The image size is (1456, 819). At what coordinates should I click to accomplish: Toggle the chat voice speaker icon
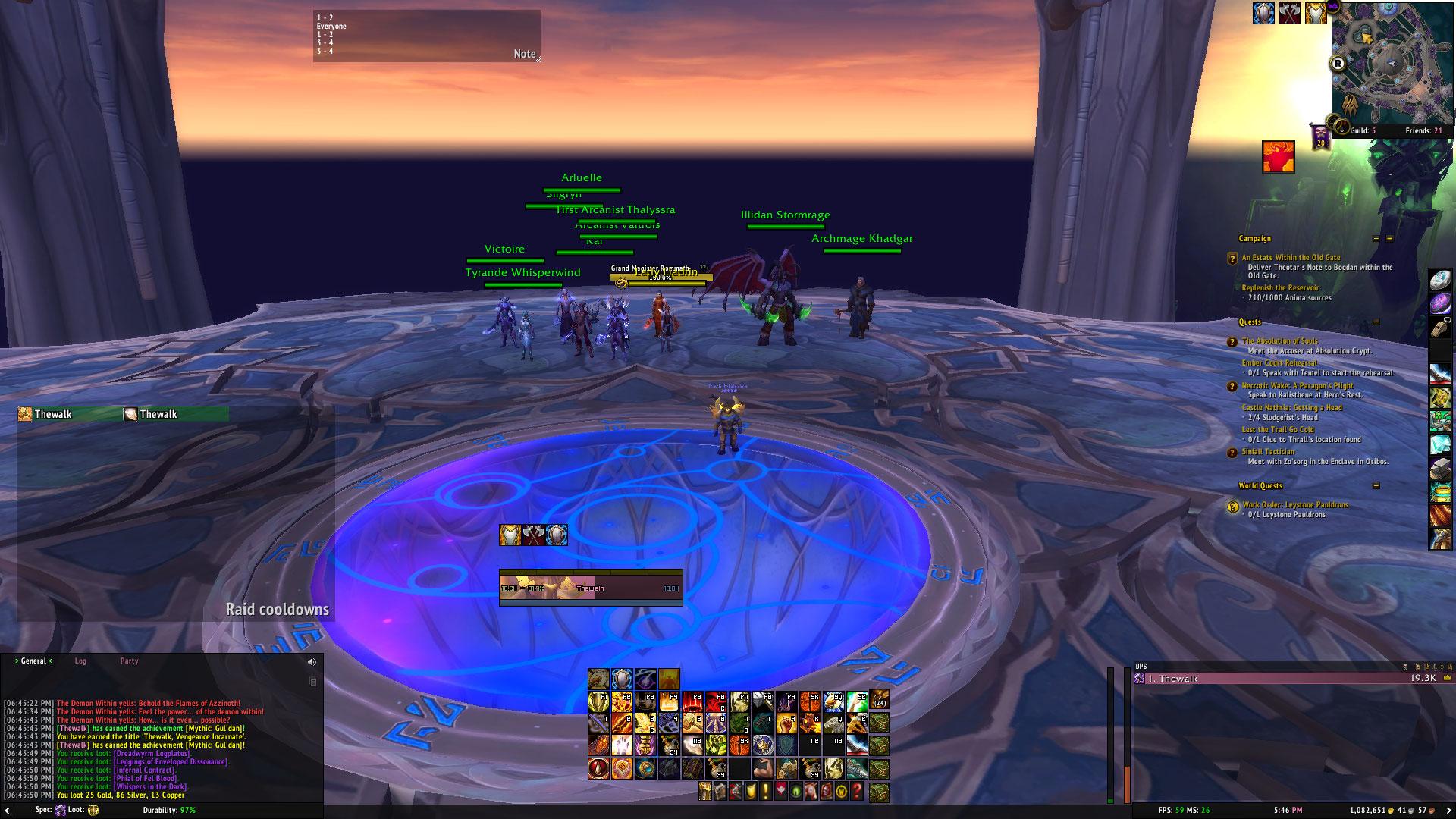pos(312,662)
